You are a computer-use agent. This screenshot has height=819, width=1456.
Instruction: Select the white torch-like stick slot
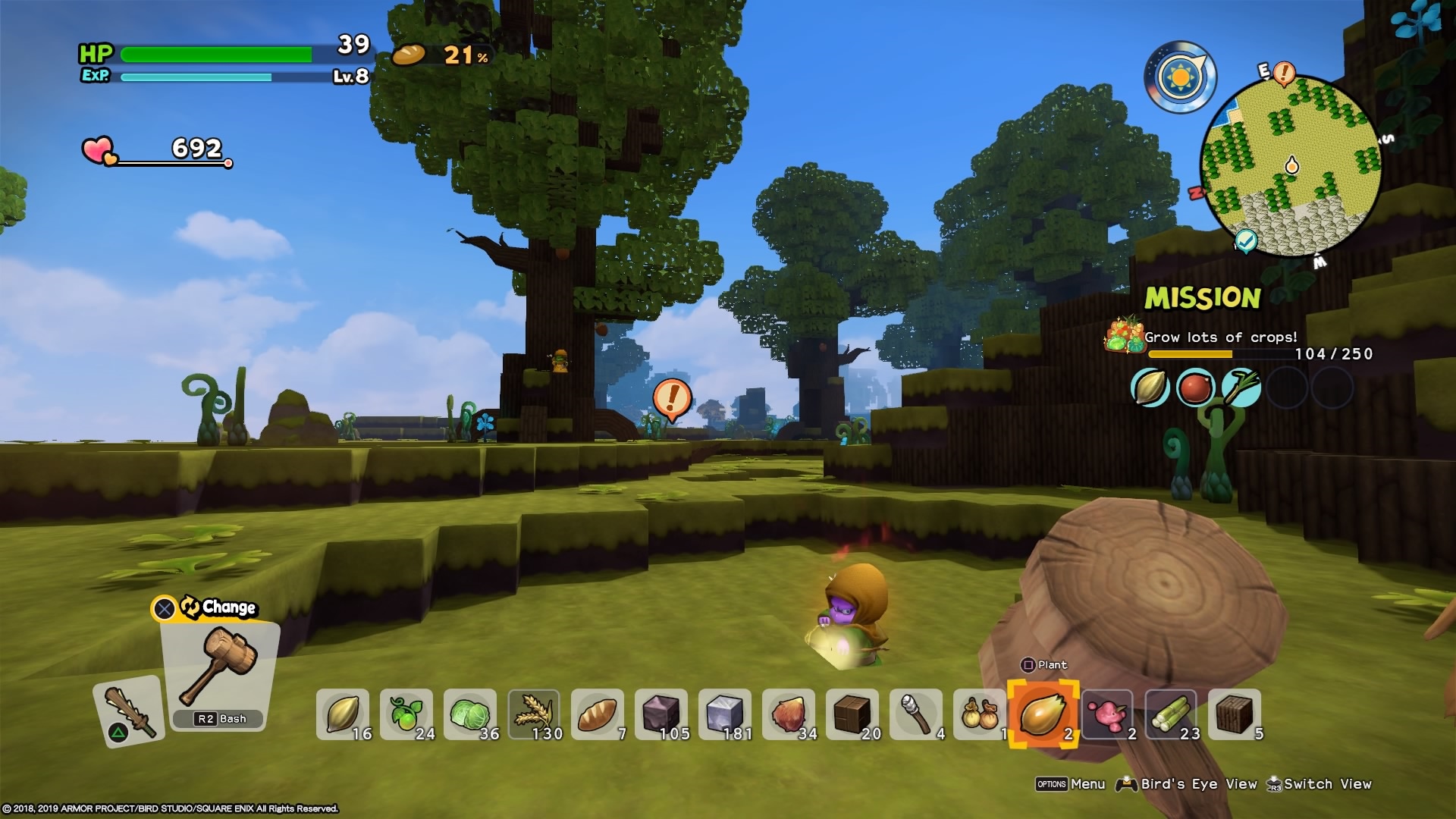(916, 714)
